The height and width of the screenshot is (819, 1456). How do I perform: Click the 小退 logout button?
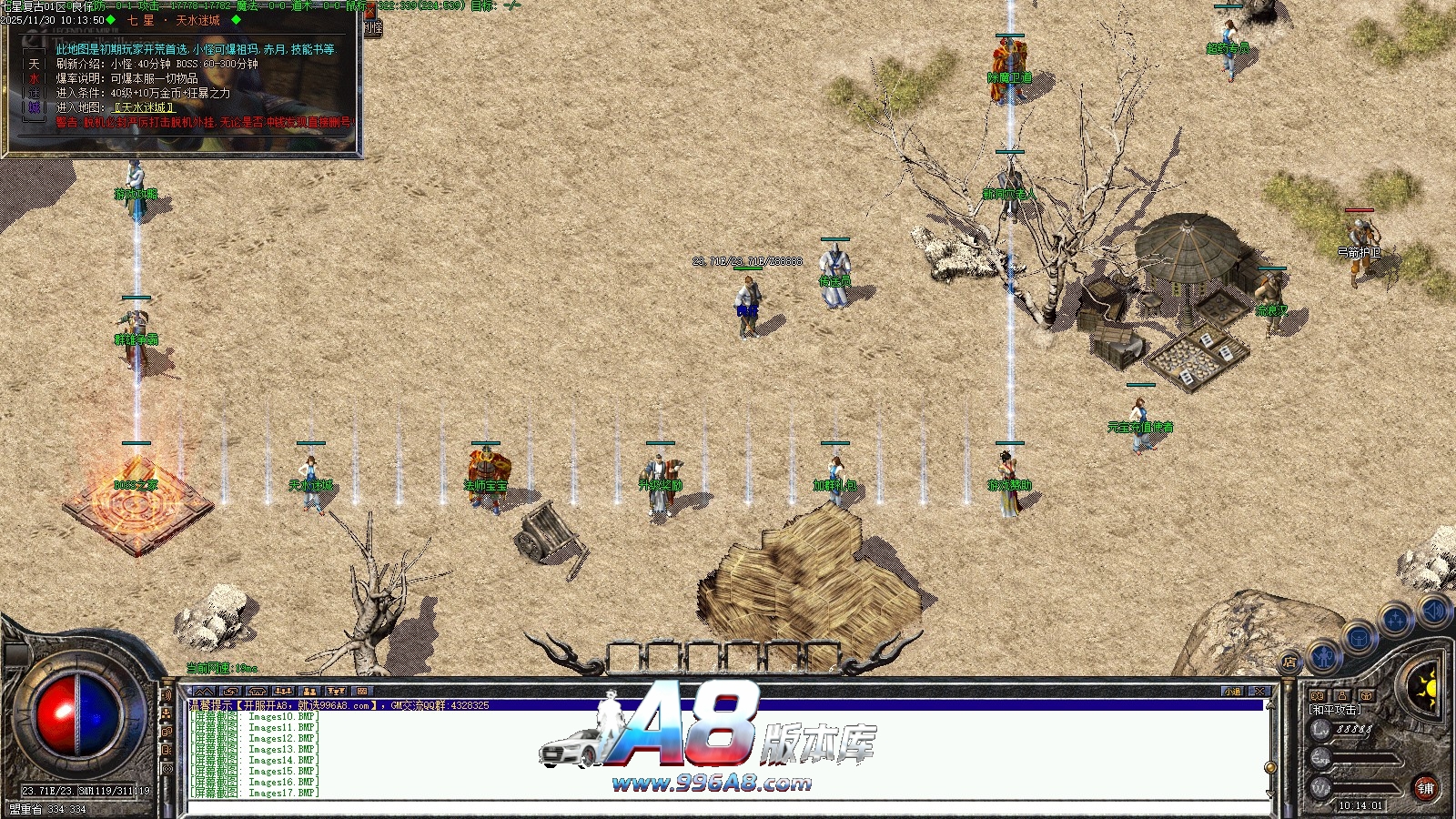coord(1232,692)
